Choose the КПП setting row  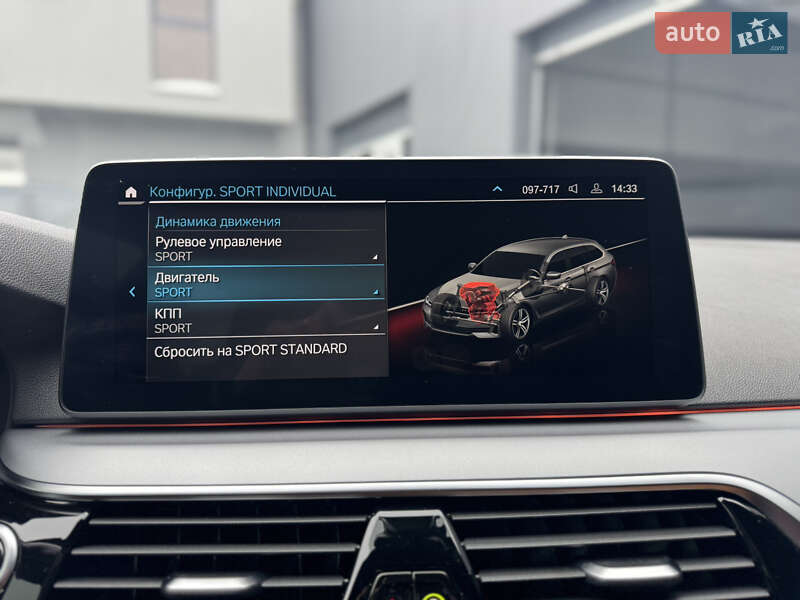266,320
